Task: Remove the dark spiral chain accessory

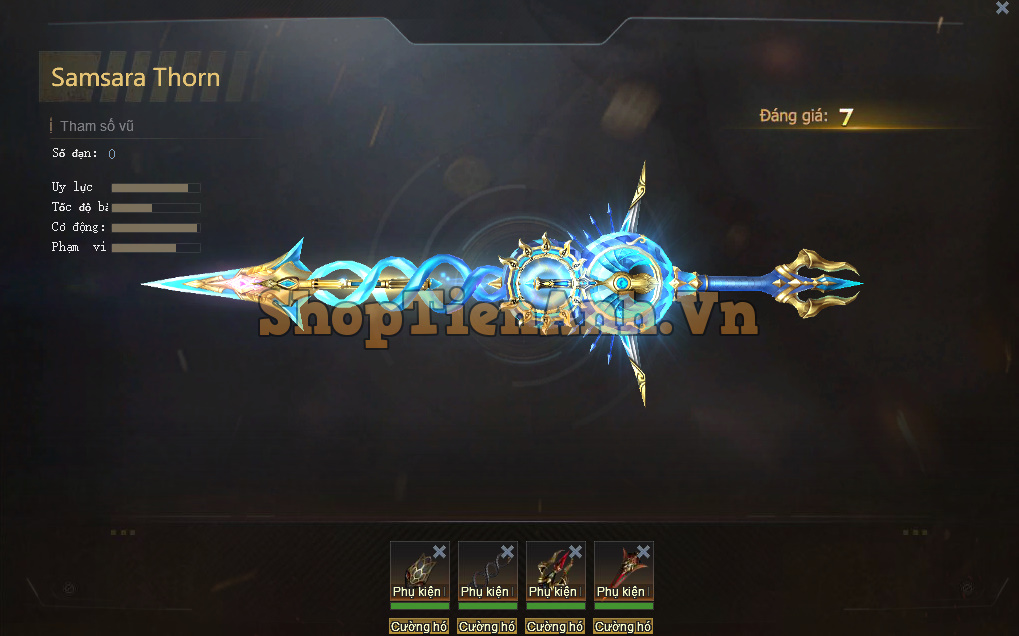Action: 507,552
